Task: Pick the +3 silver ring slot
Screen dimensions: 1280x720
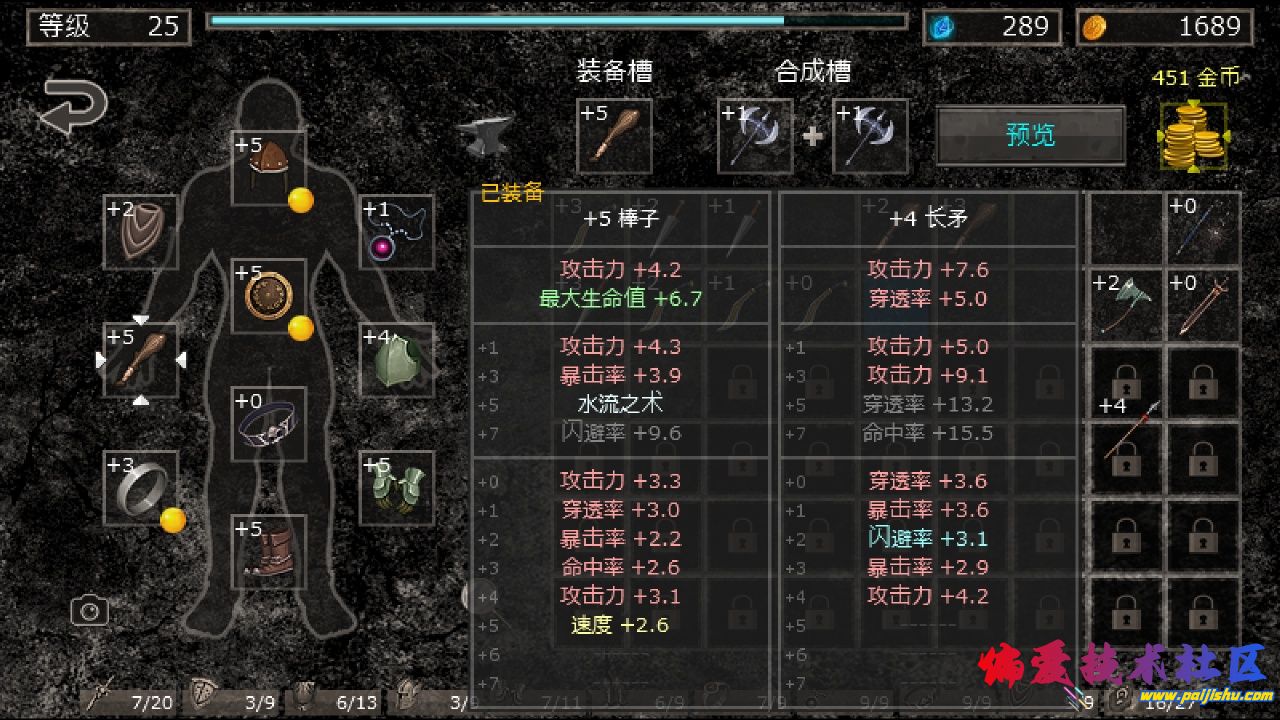Action: point(141,488)
